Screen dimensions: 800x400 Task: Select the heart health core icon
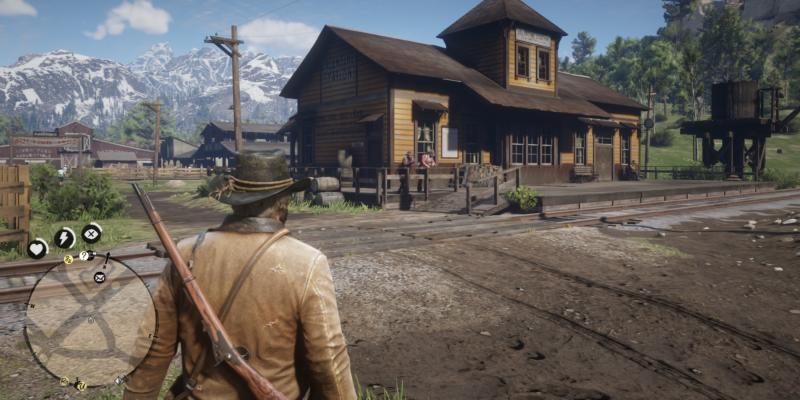[37, 249]
